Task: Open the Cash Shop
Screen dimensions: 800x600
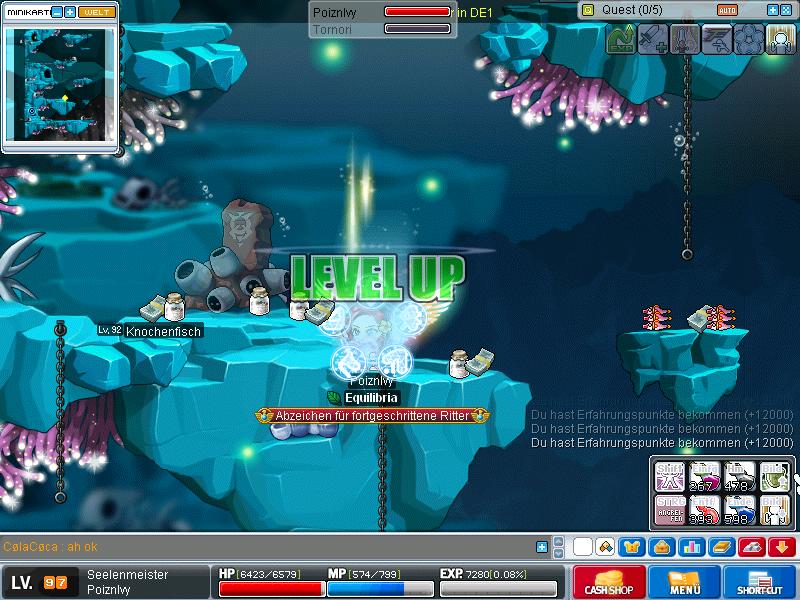Action: (x=606, y=582)
